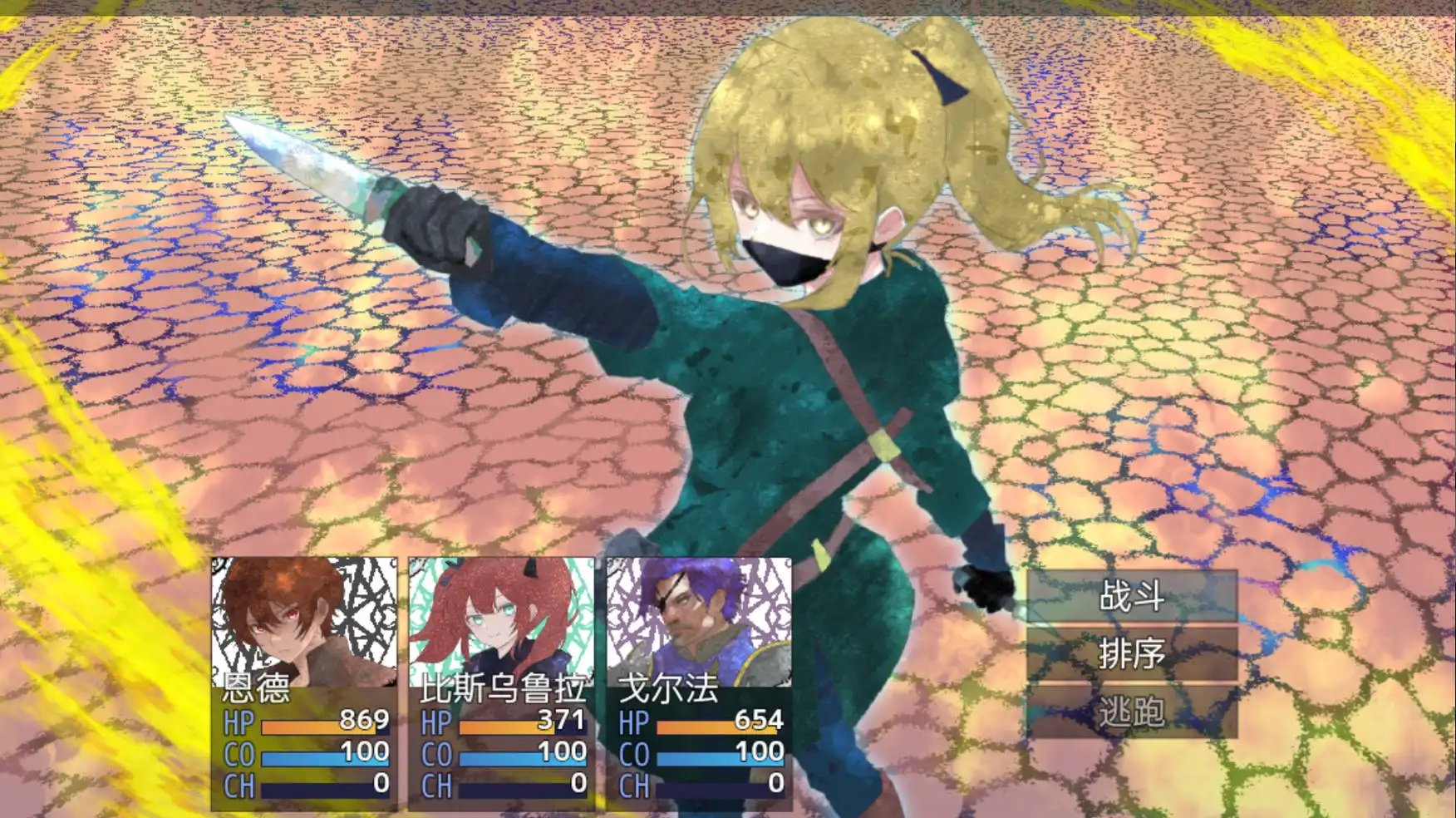Choose the 战斗 (Fight) command

click(x=1131, y=596)
